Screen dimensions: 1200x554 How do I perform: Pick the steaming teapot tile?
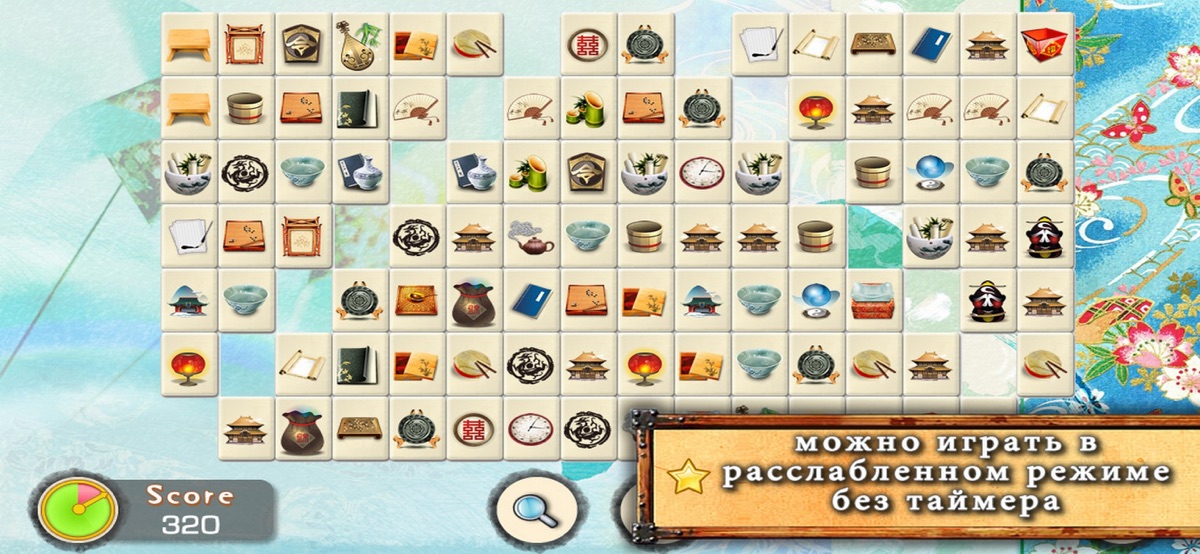pos(531,236)
